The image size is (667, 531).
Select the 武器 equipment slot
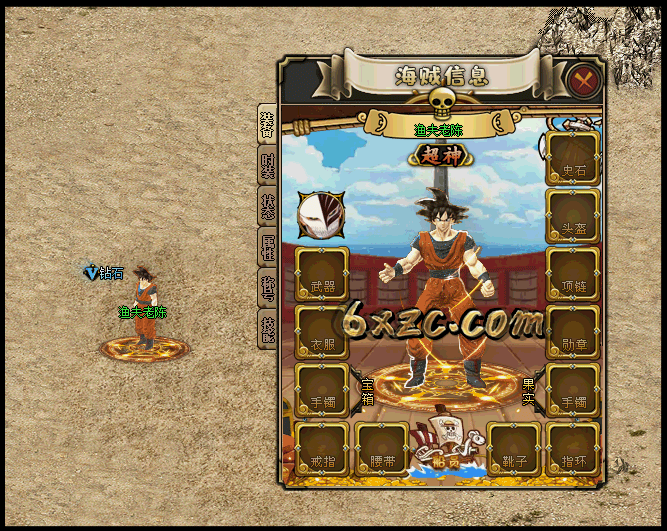coord(322,273)
